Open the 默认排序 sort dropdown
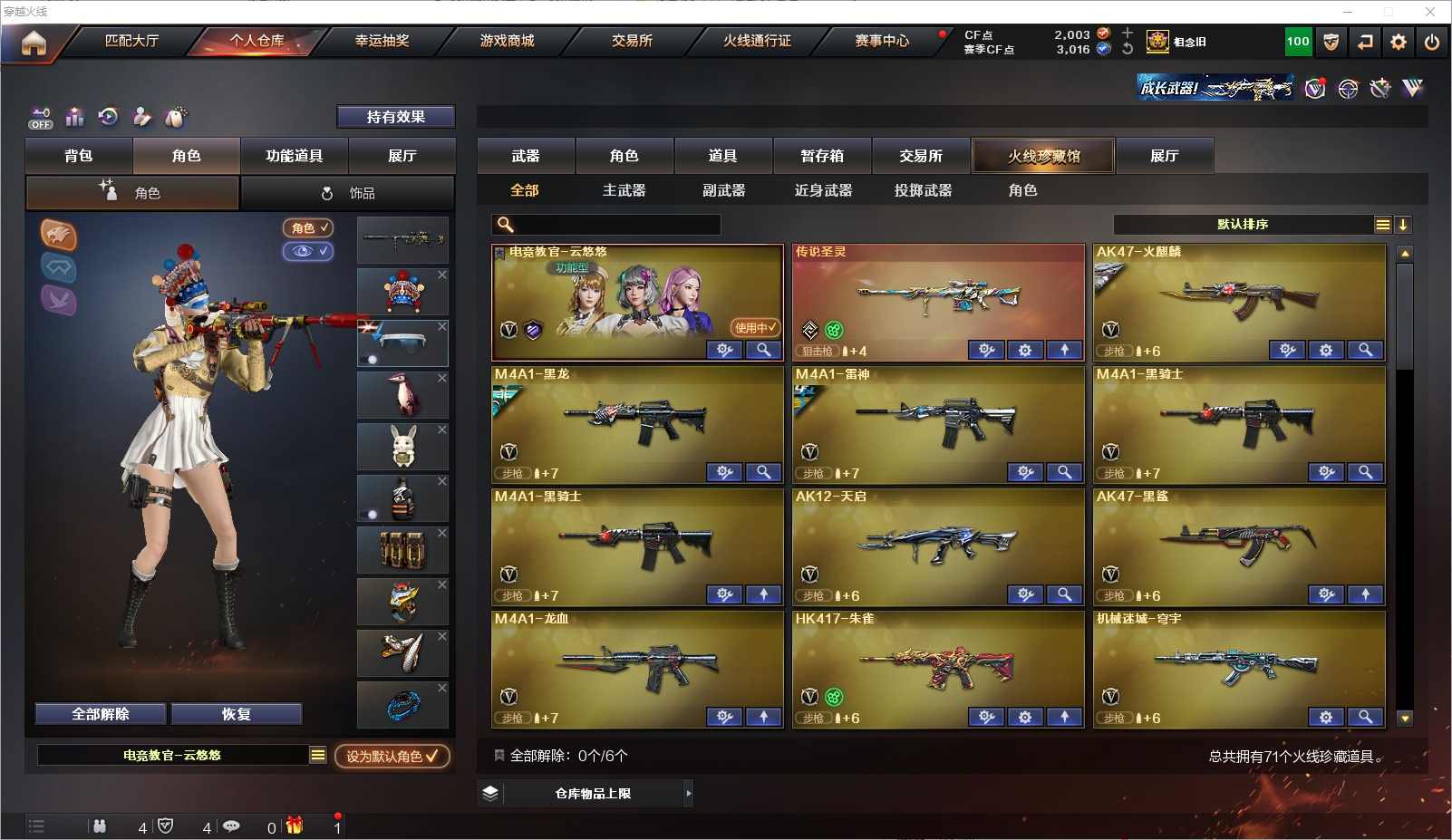1452x840 pixels. (x=1243, y=225)
